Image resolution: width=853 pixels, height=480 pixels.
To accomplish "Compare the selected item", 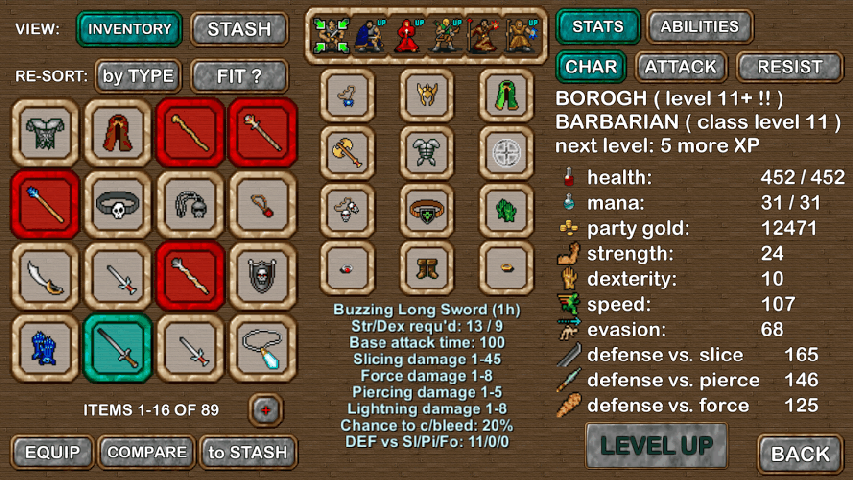I will 147,452.
